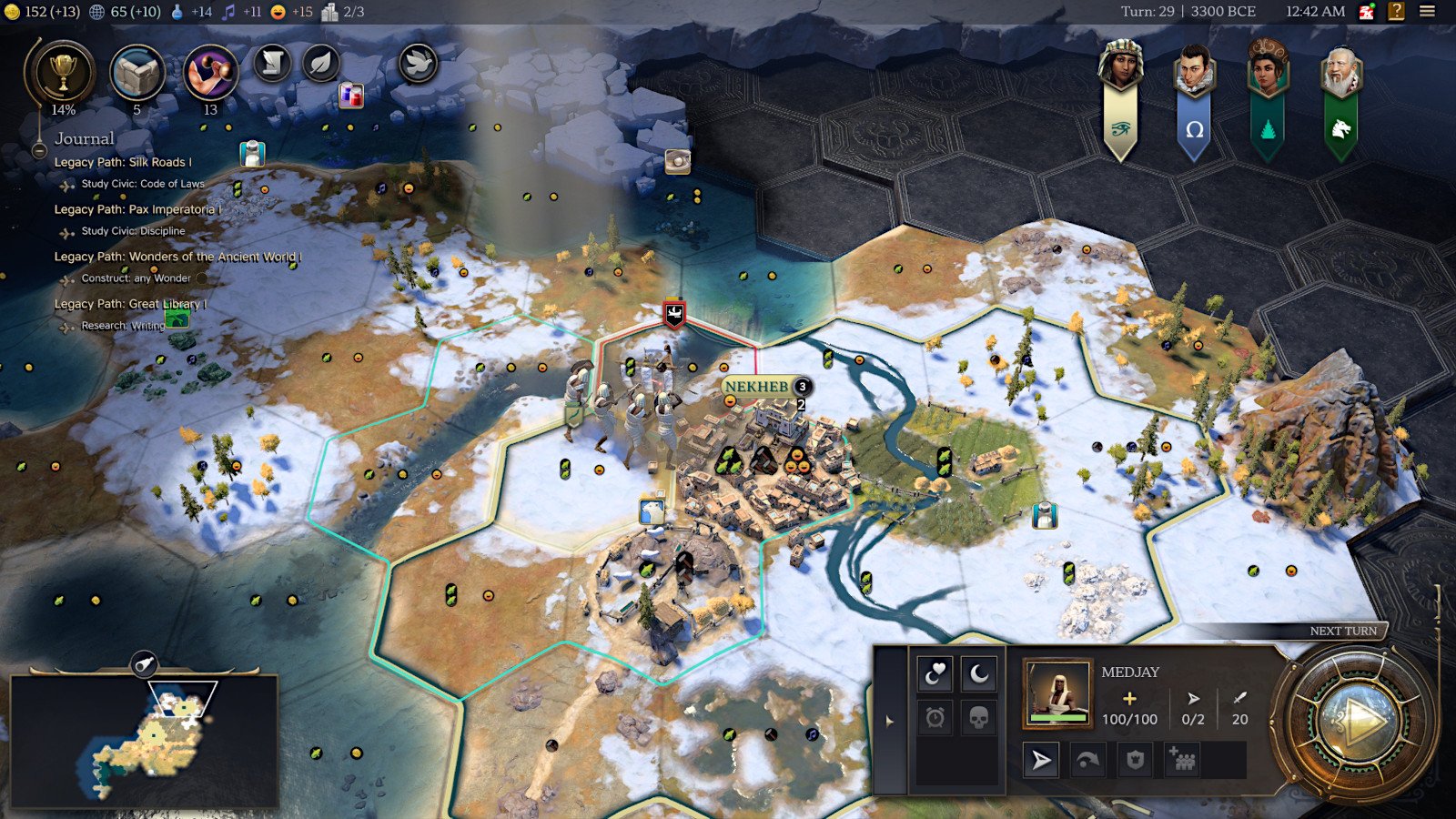Screen dimensions: 1456x819
Task: Open the leaf resources icon
Action: 320,64
